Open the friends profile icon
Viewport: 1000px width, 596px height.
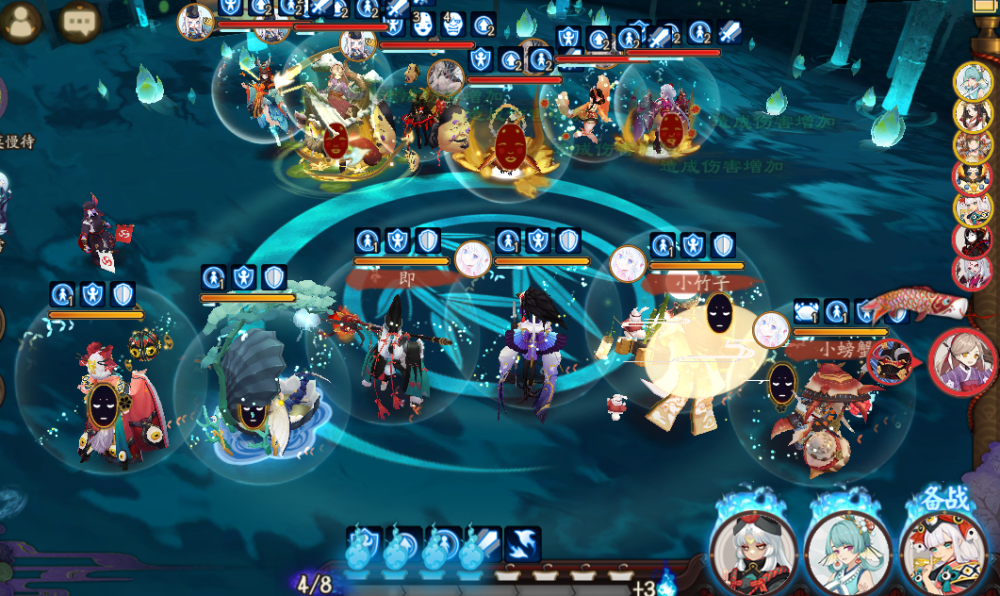[x=21, y=21]
